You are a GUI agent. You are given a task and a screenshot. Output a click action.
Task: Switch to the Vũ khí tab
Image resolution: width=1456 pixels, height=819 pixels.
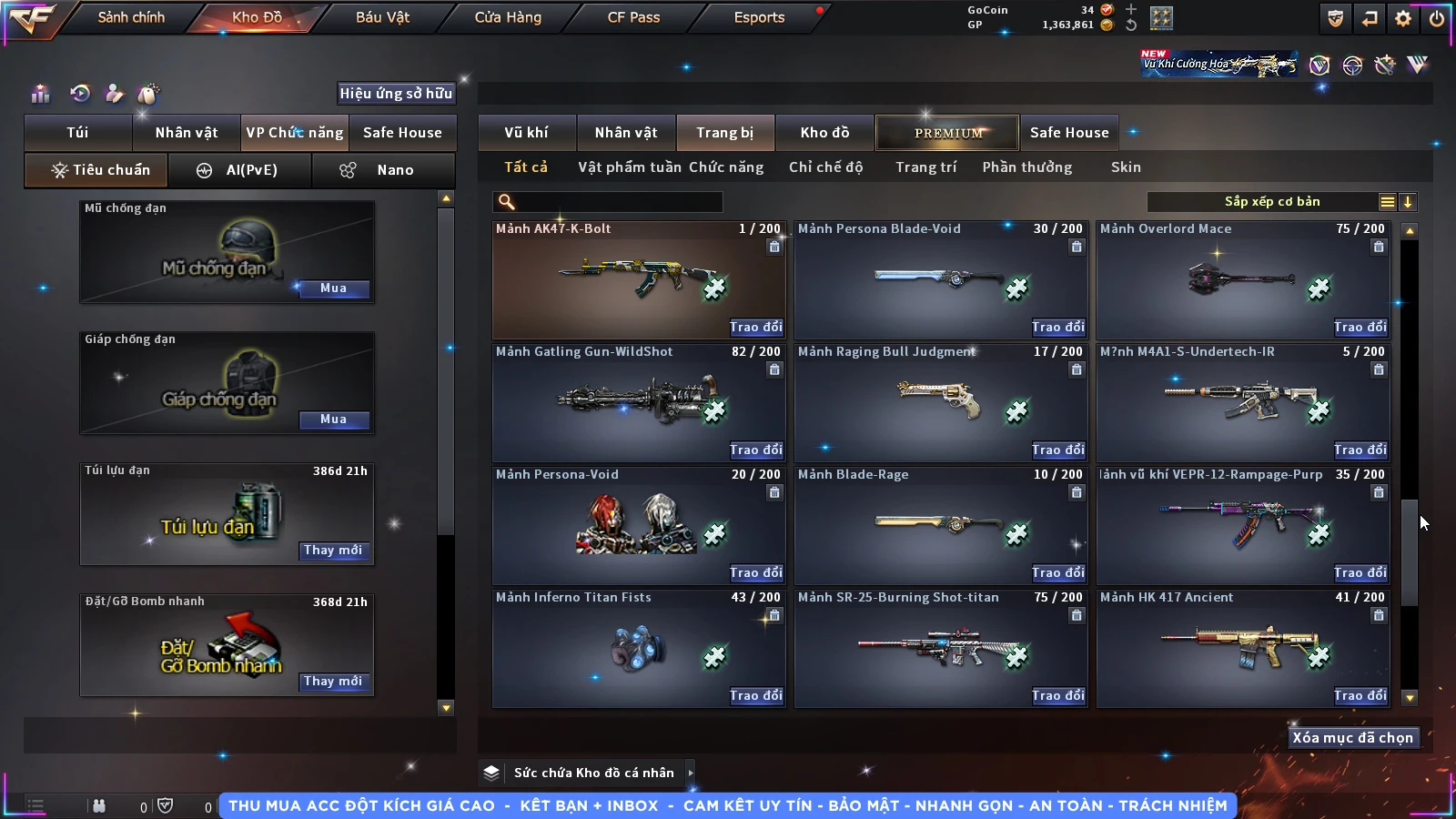(x=526, y=133)
